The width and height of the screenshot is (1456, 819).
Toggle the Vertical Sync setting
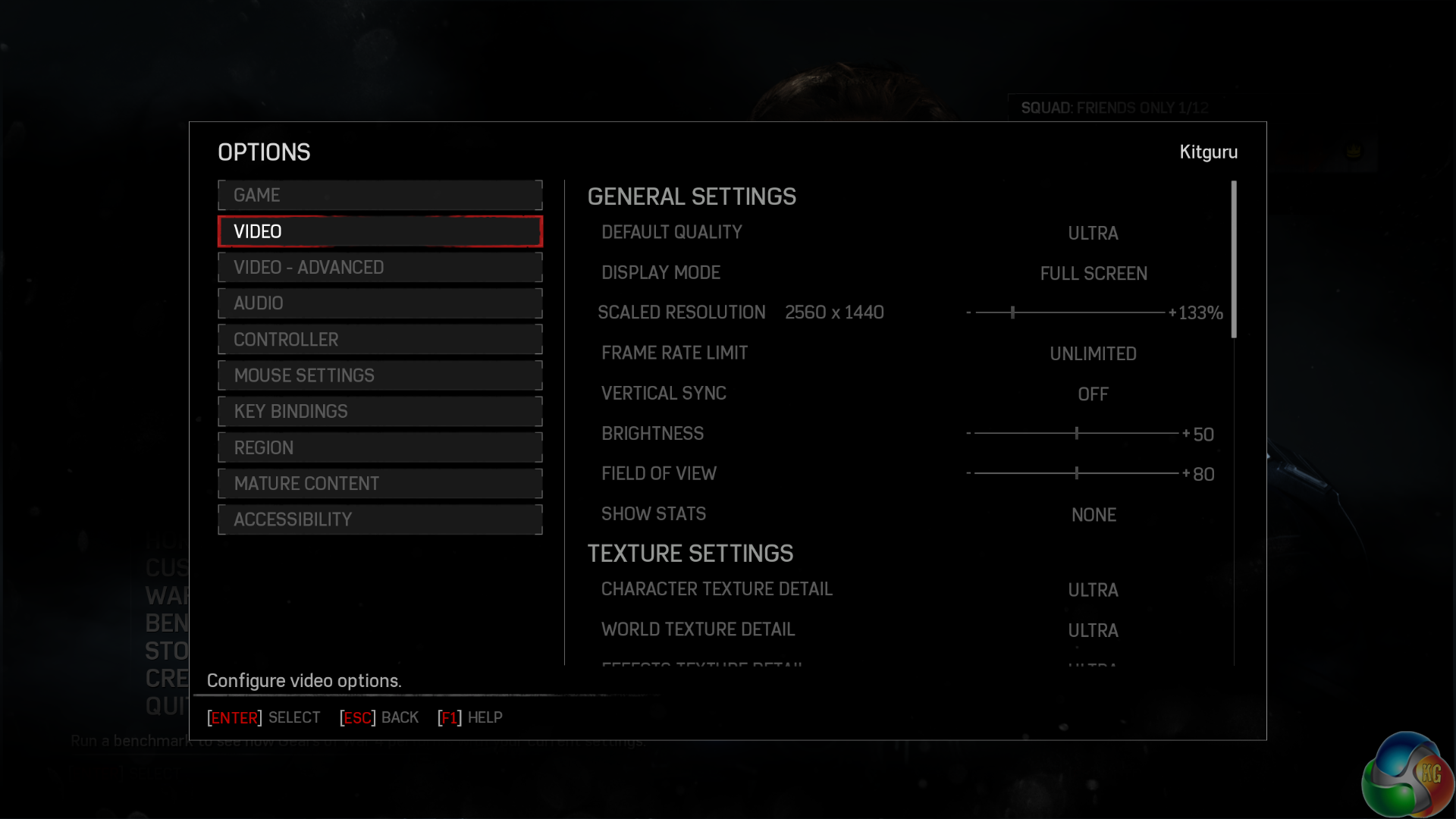[x=1093, y=394]
